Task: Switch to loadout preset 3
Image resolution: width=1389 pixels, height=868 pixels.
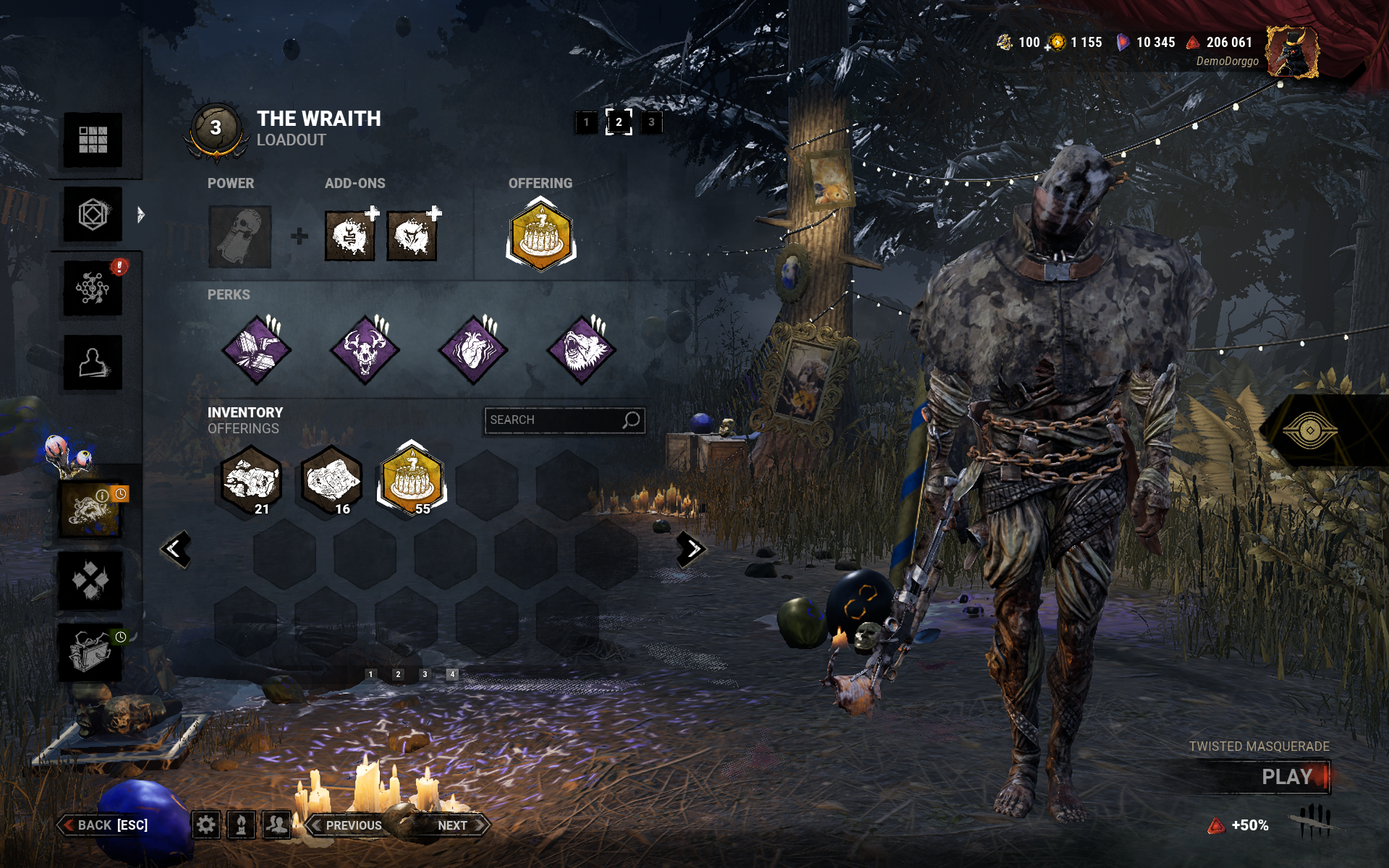Action: point(651,122)
